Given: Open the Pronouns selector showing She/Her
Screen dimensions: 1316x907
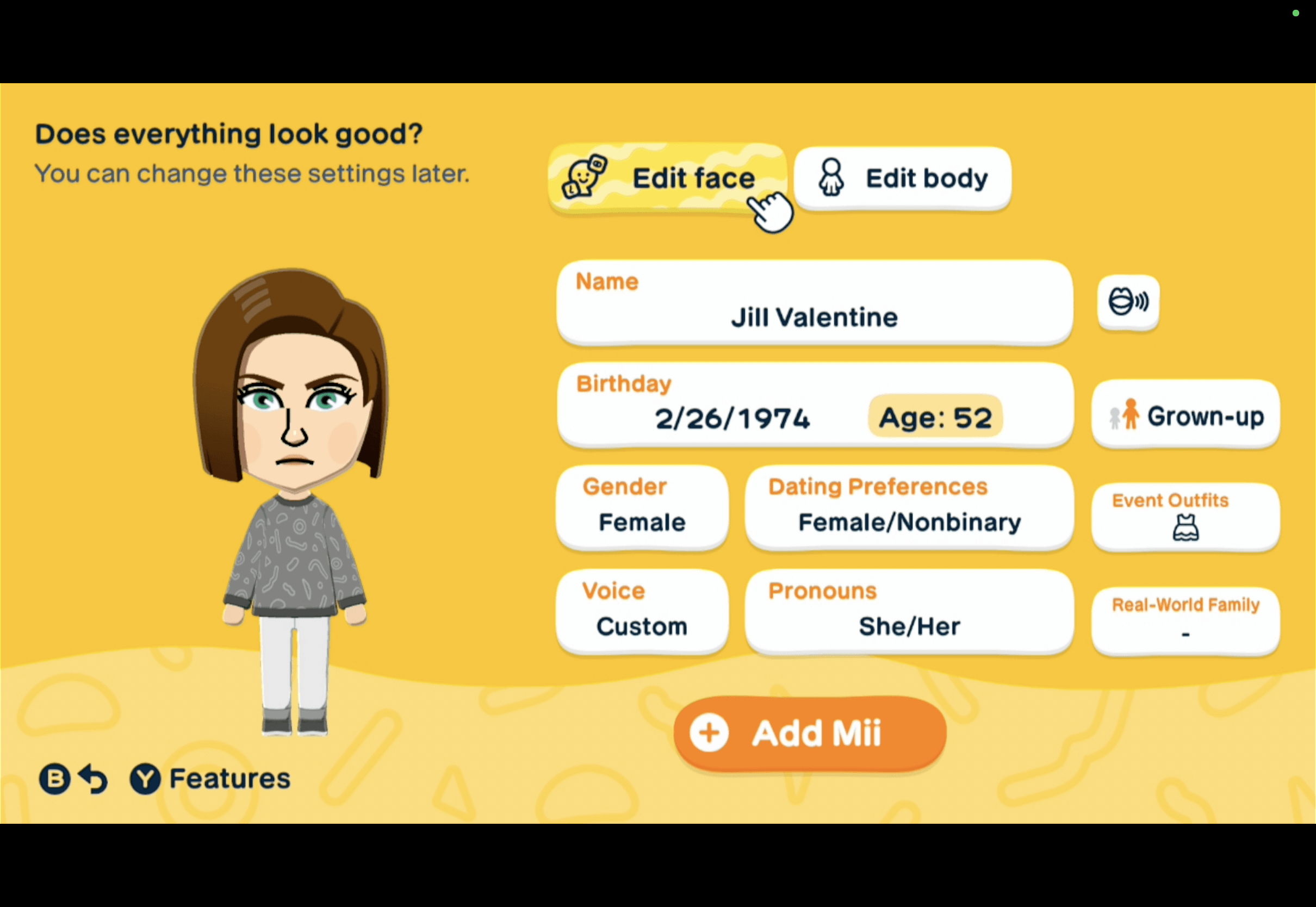Looking at the screenshot, I should coord(909,612).
